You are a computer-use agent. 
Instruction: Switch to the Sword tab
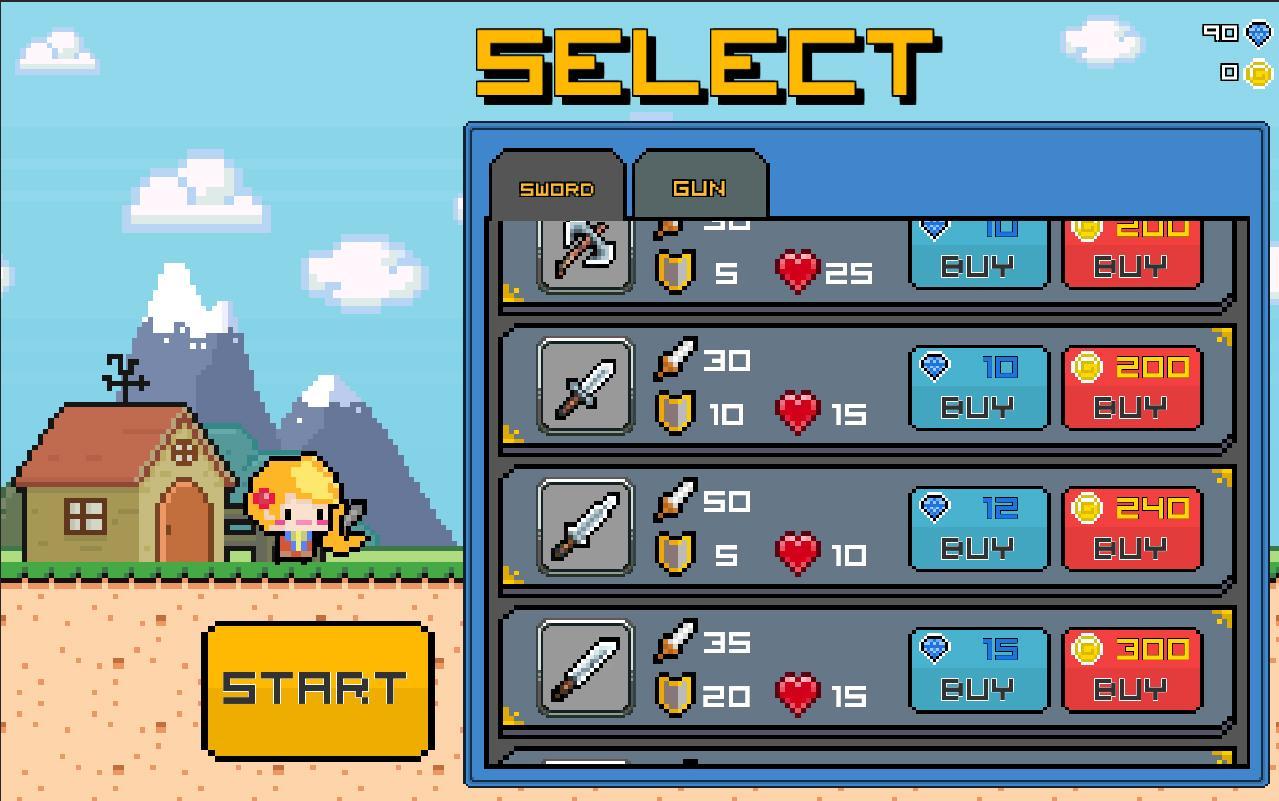(557, 187)
